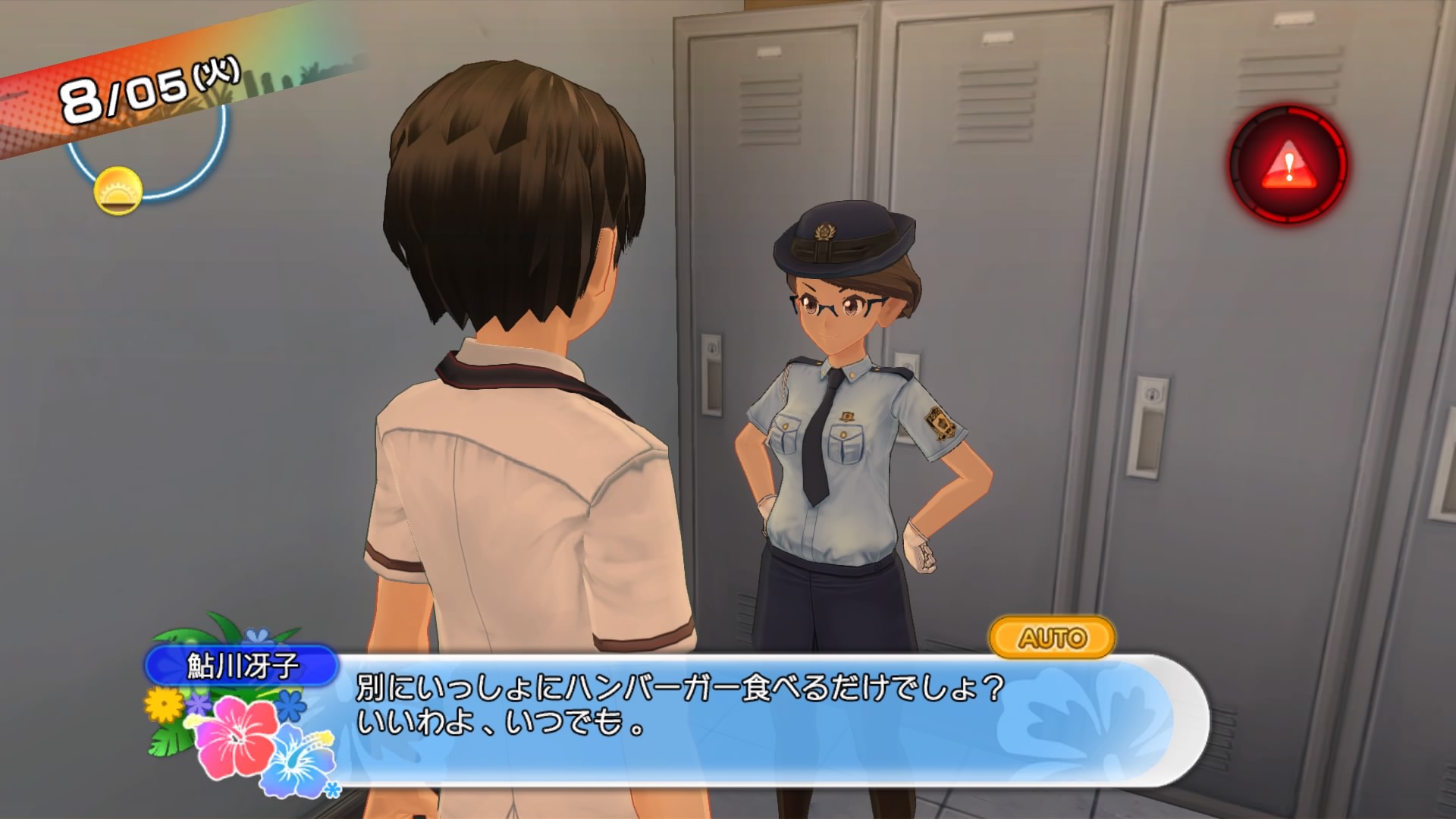Toggle the AUTO dialogue advance button

click(x=1052, y=638)
